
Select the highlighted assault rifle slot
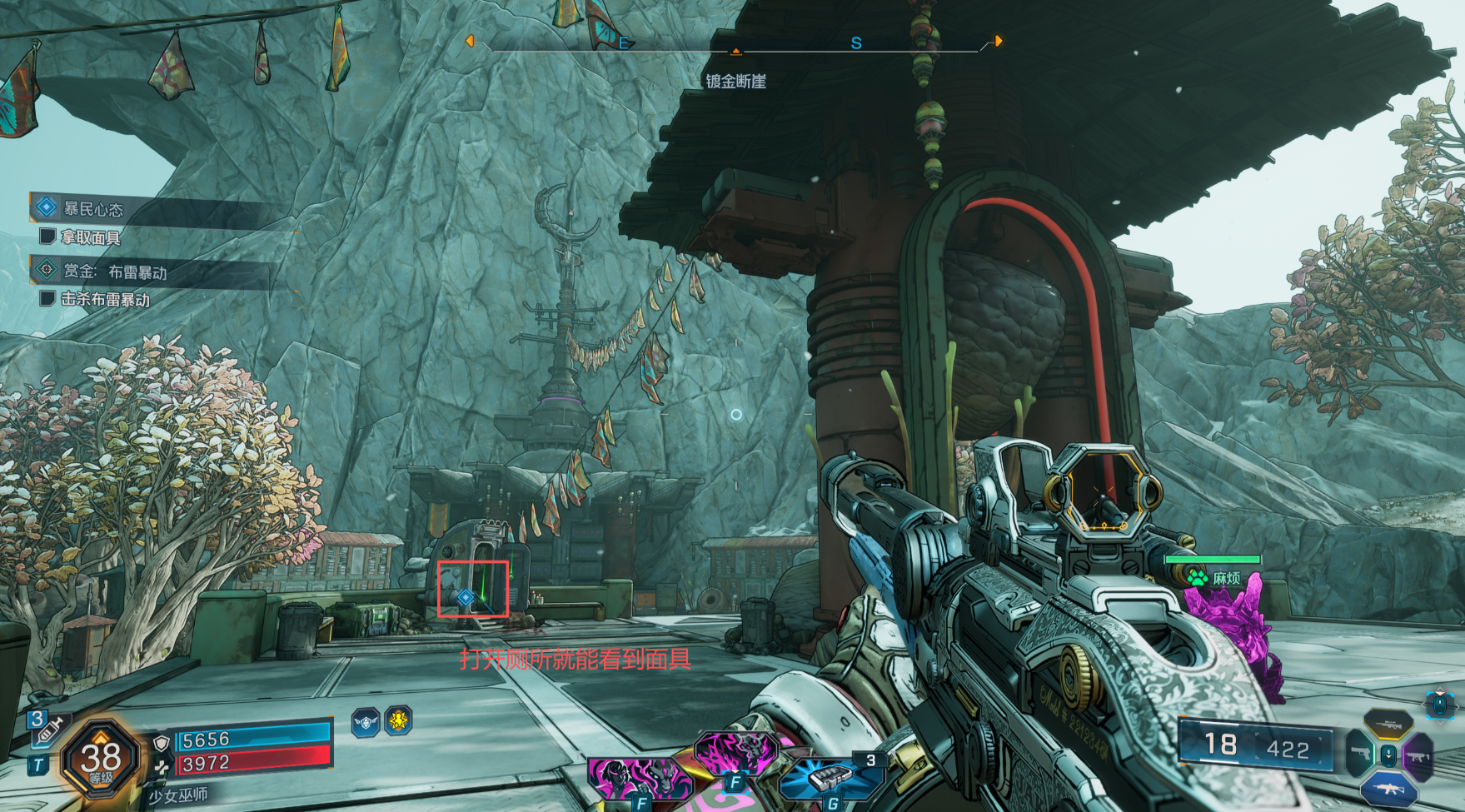(x=1388, y=788)
